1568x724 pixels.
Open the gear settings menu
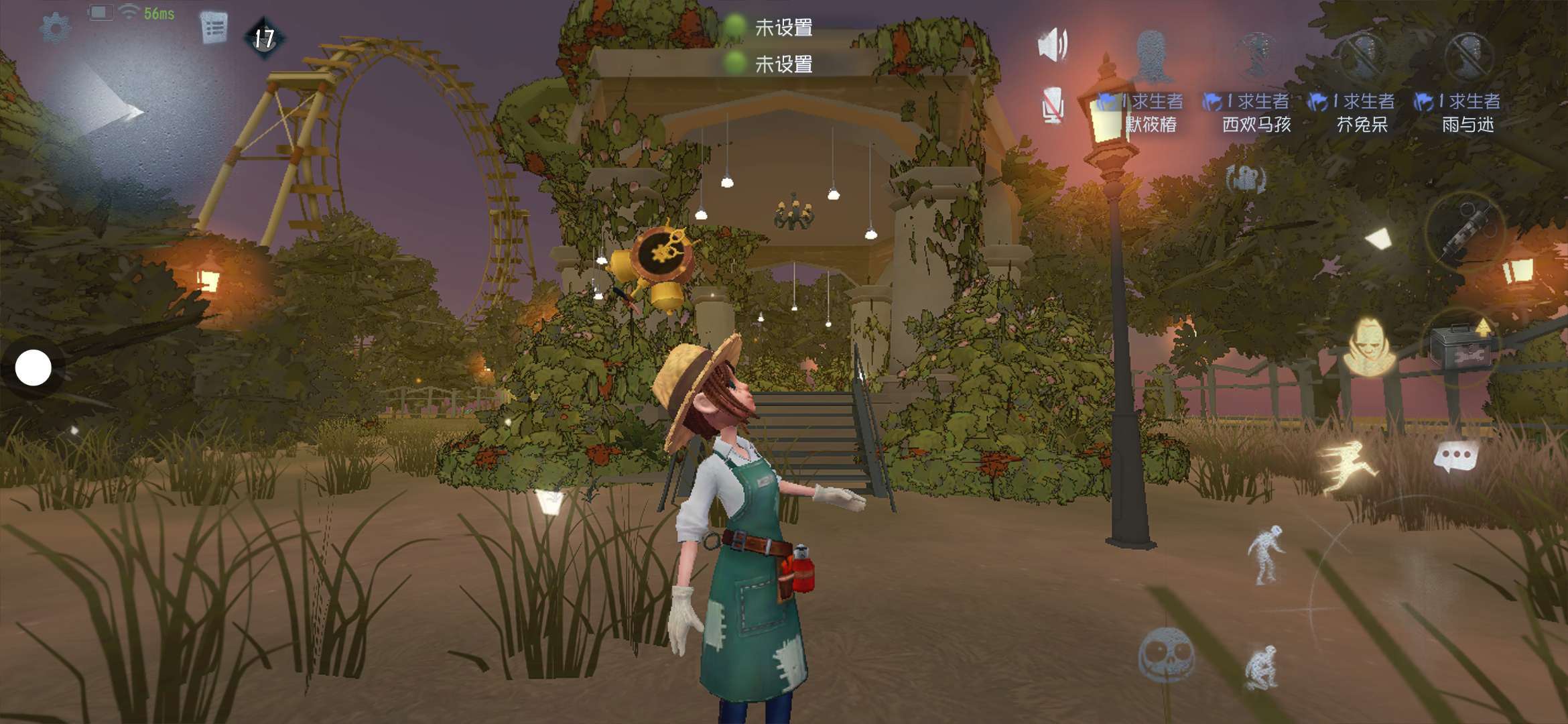[x=55, y=28]
